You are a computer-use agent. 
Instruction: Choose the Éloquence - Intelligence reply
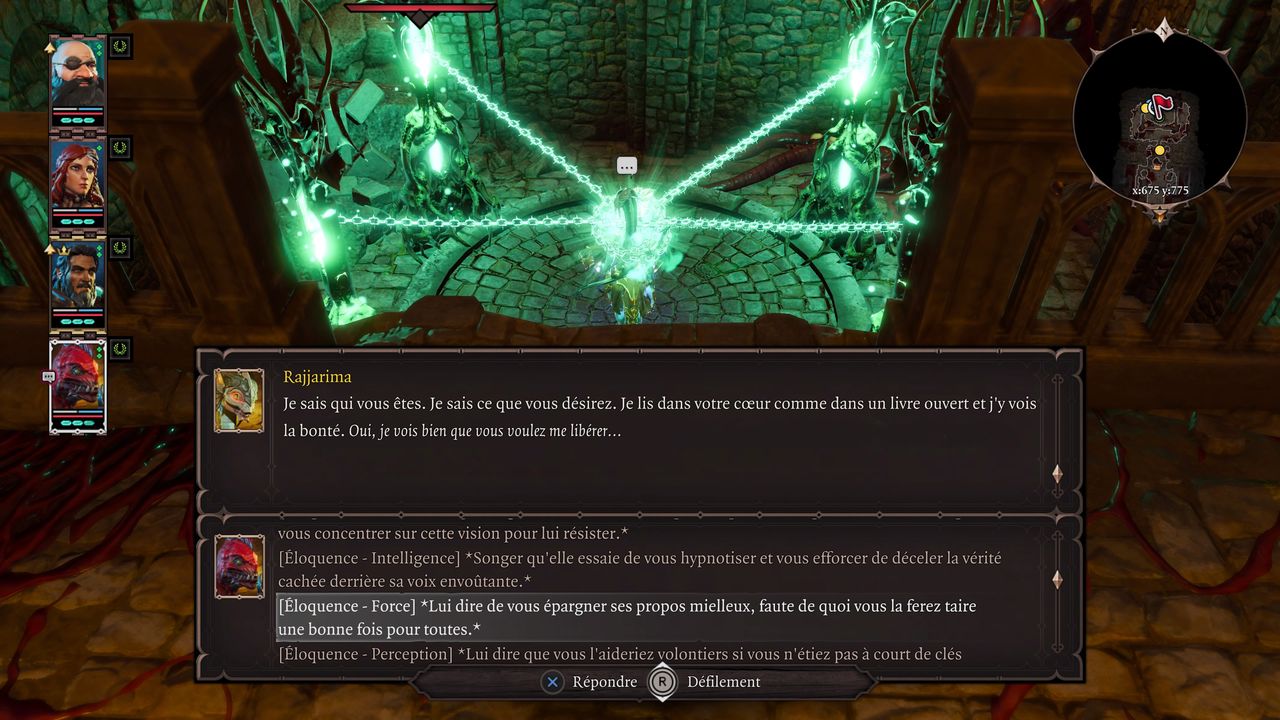[x=639, y=569]
